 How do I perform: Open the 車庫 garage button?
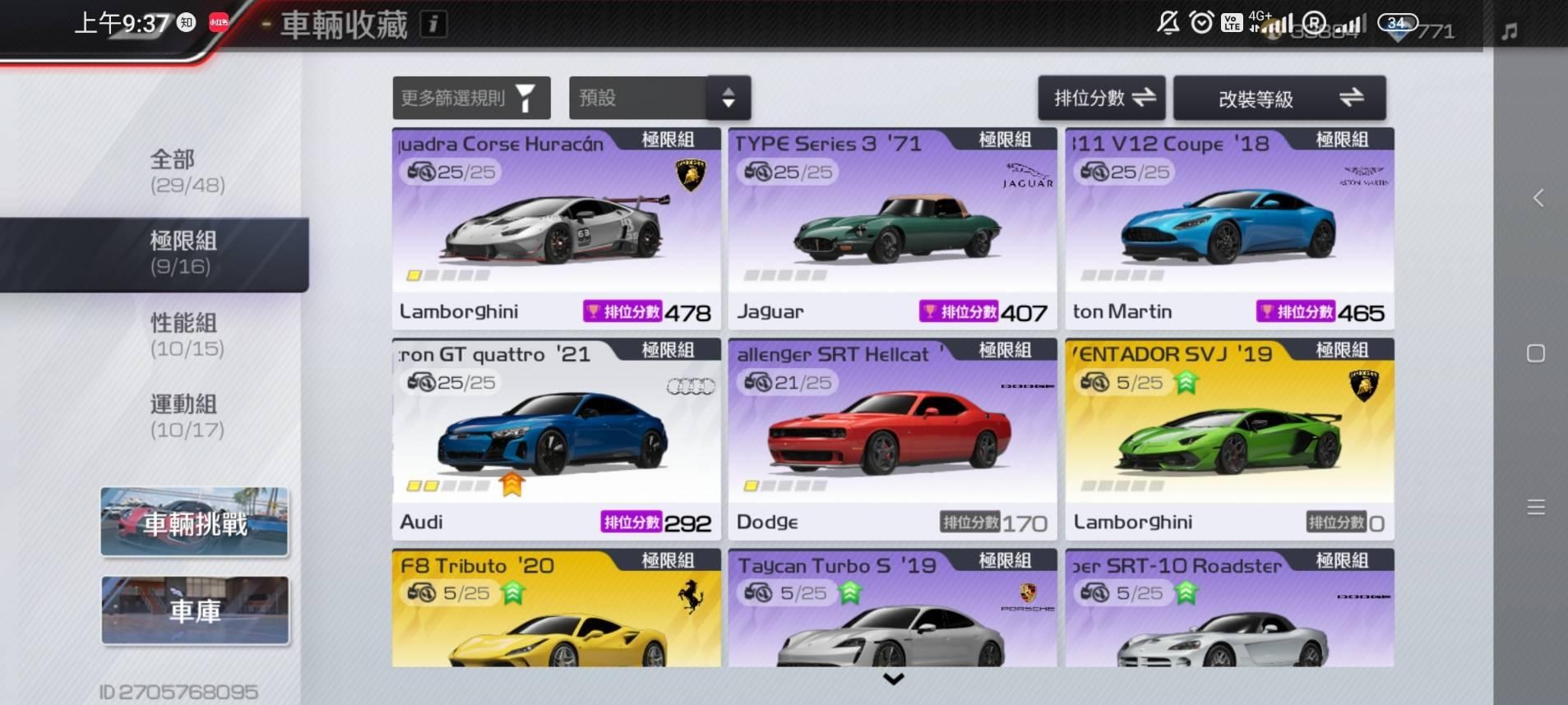coord(195,611)
